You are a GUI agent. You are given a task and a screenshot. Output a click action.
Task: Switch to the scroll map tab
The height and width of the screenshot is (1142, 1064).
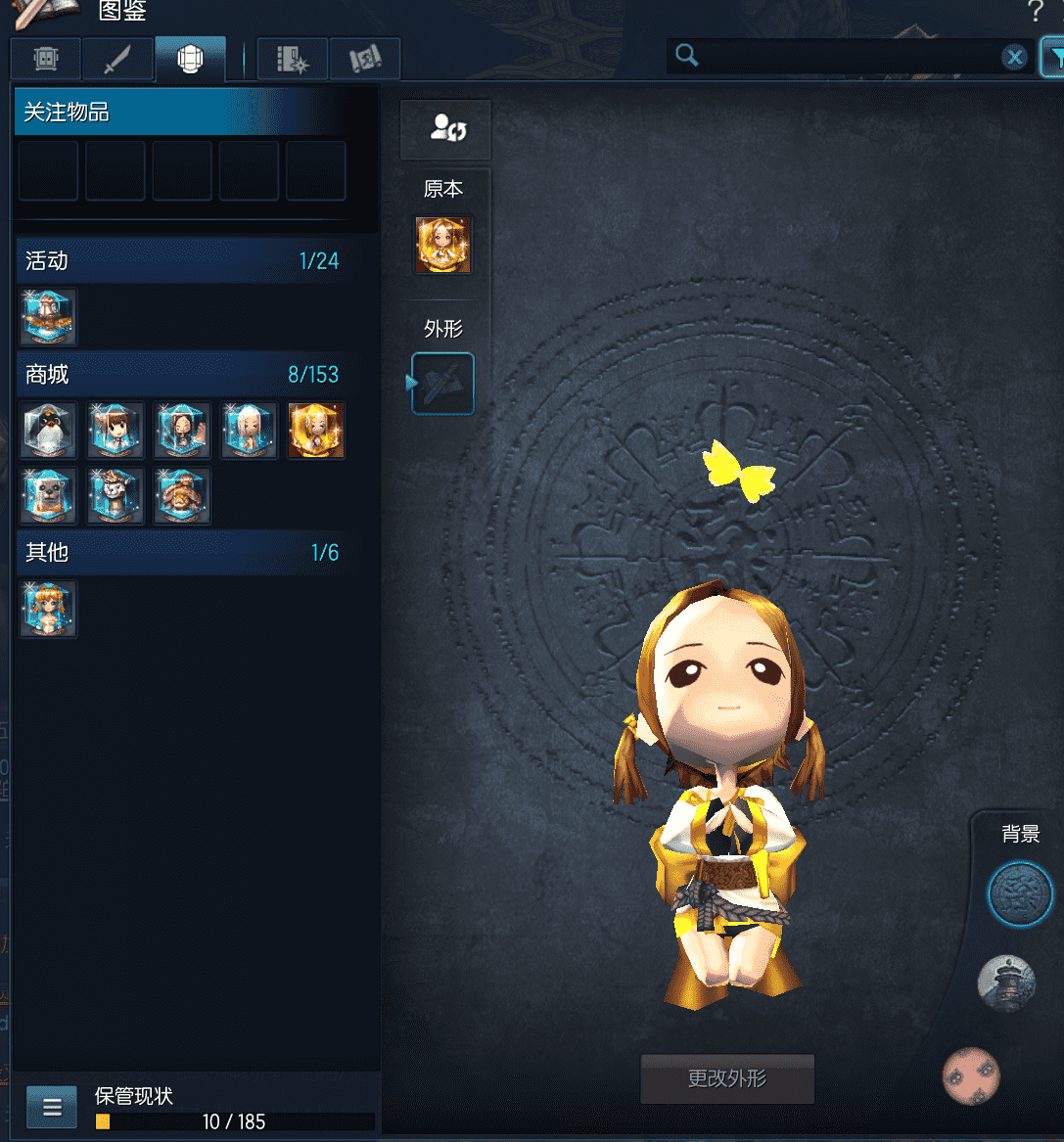click(365, 60)
